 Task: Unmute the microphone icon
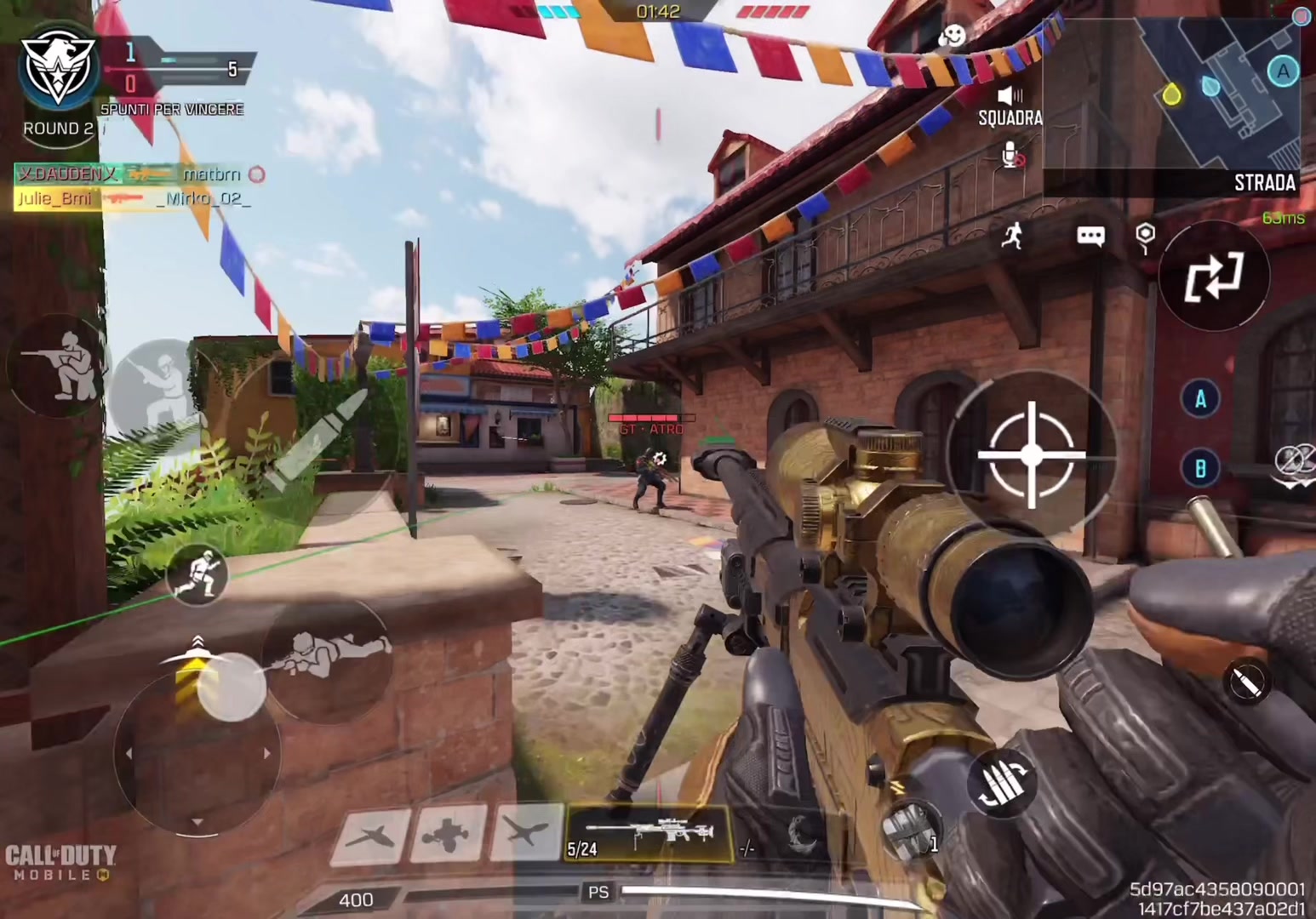1011,156
